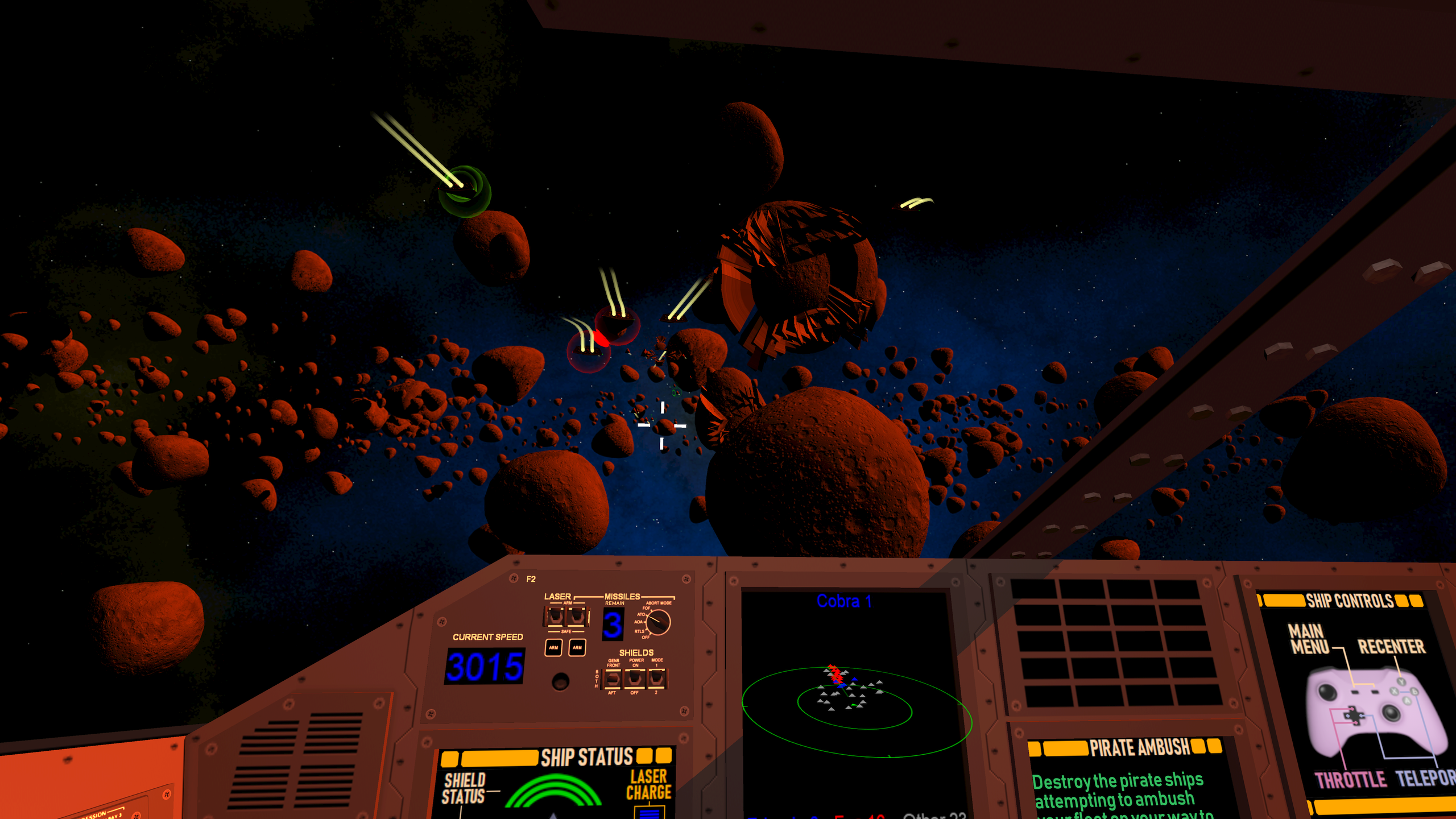The height and width of the screenshot is (819, 1456).
Task: Toggle the shields GENR front/aft switch
Action: click(x=613, y=678)
